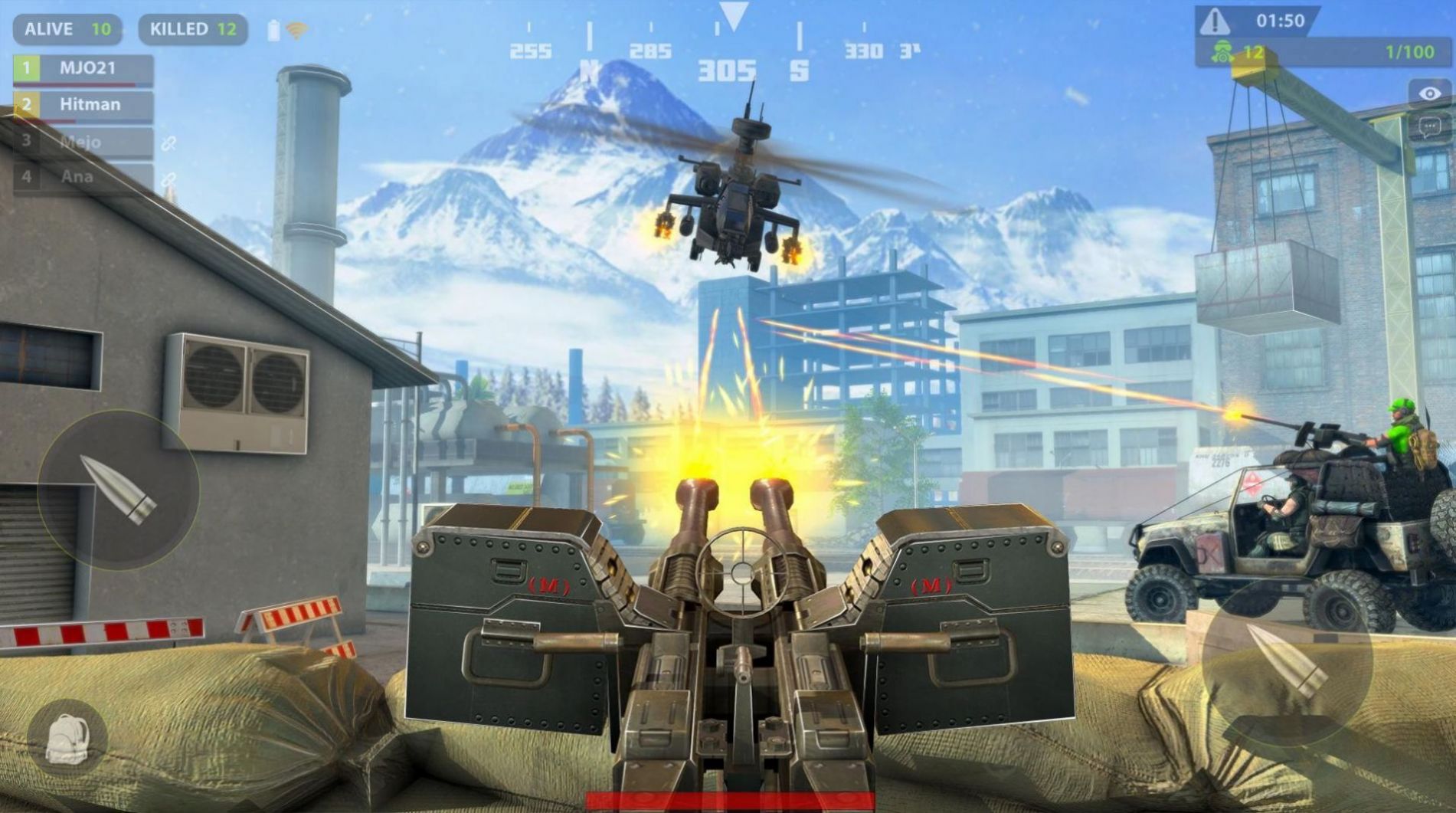
Task: Switch to the KILLED counter panel
Action: (193, 29)
